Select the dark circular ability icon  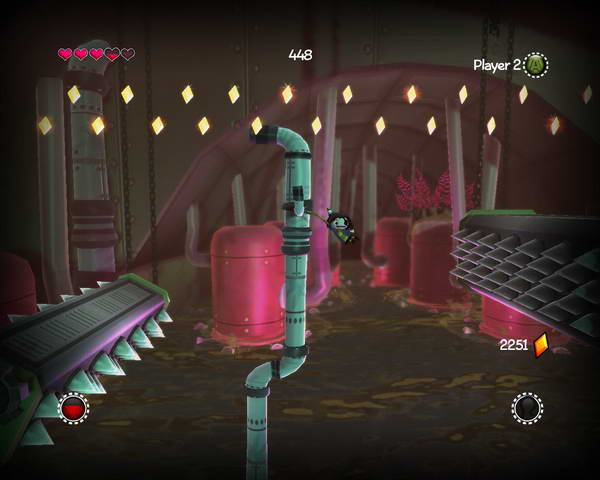[x=527, y=408]
